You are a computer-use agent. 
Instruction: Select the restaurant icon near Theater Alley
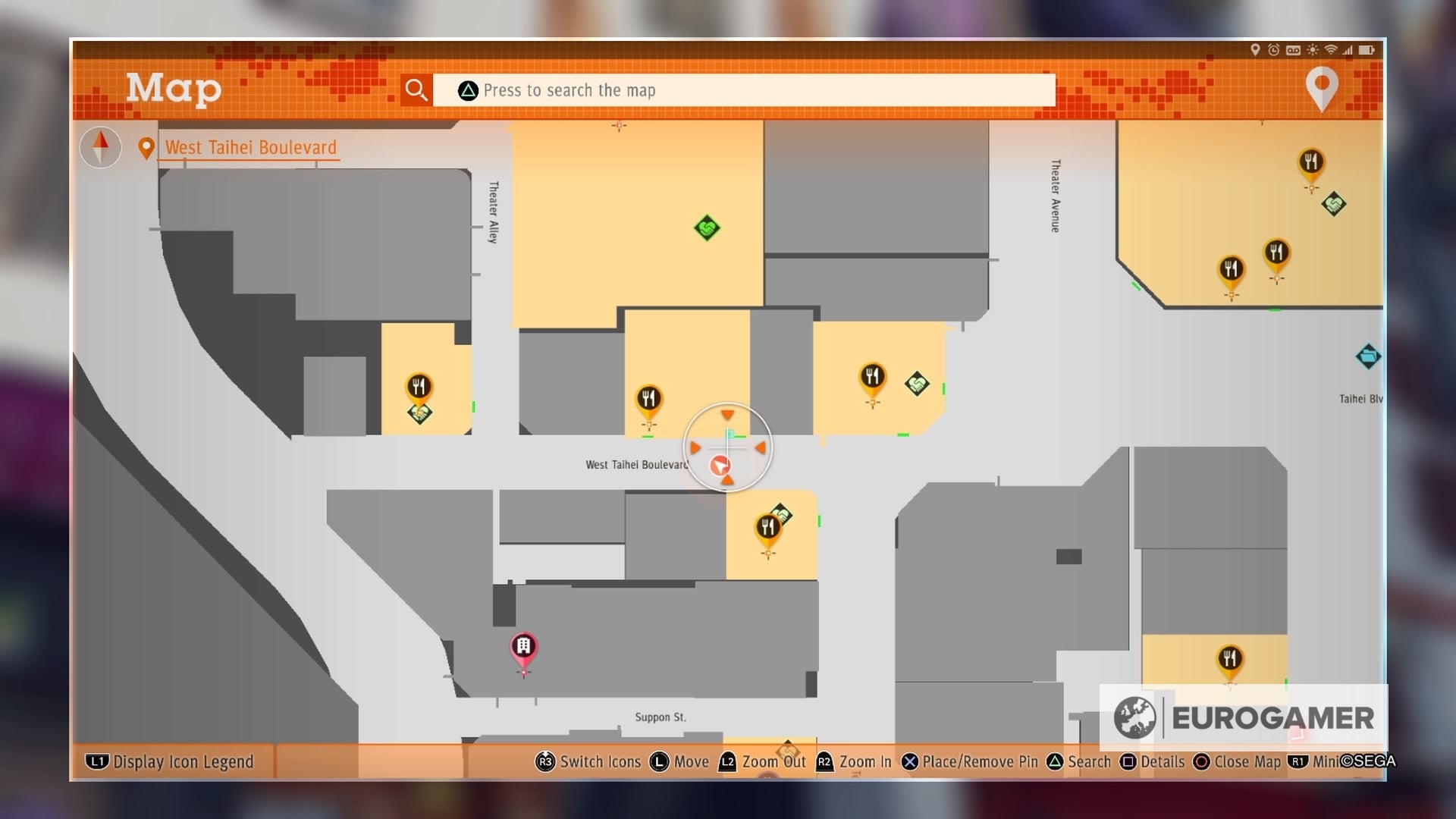point(420,388)
